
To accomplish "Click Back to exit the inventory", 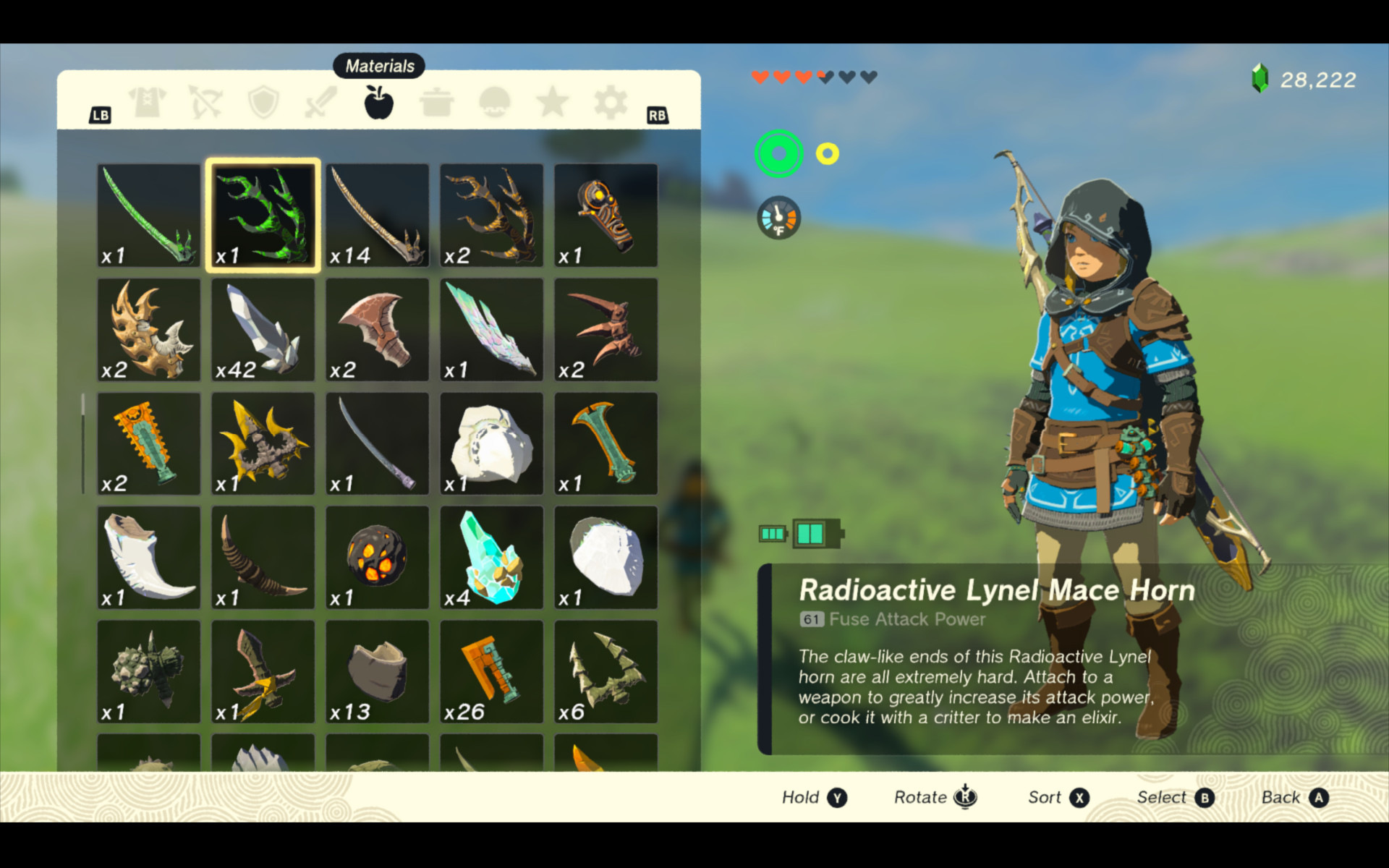I will coord(1295,797).
